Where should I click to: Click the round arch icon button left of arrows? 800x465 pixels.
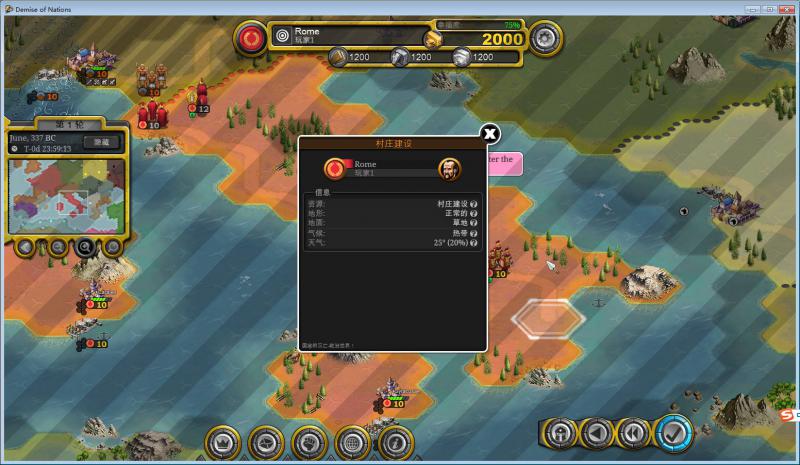tap(561, 434)
